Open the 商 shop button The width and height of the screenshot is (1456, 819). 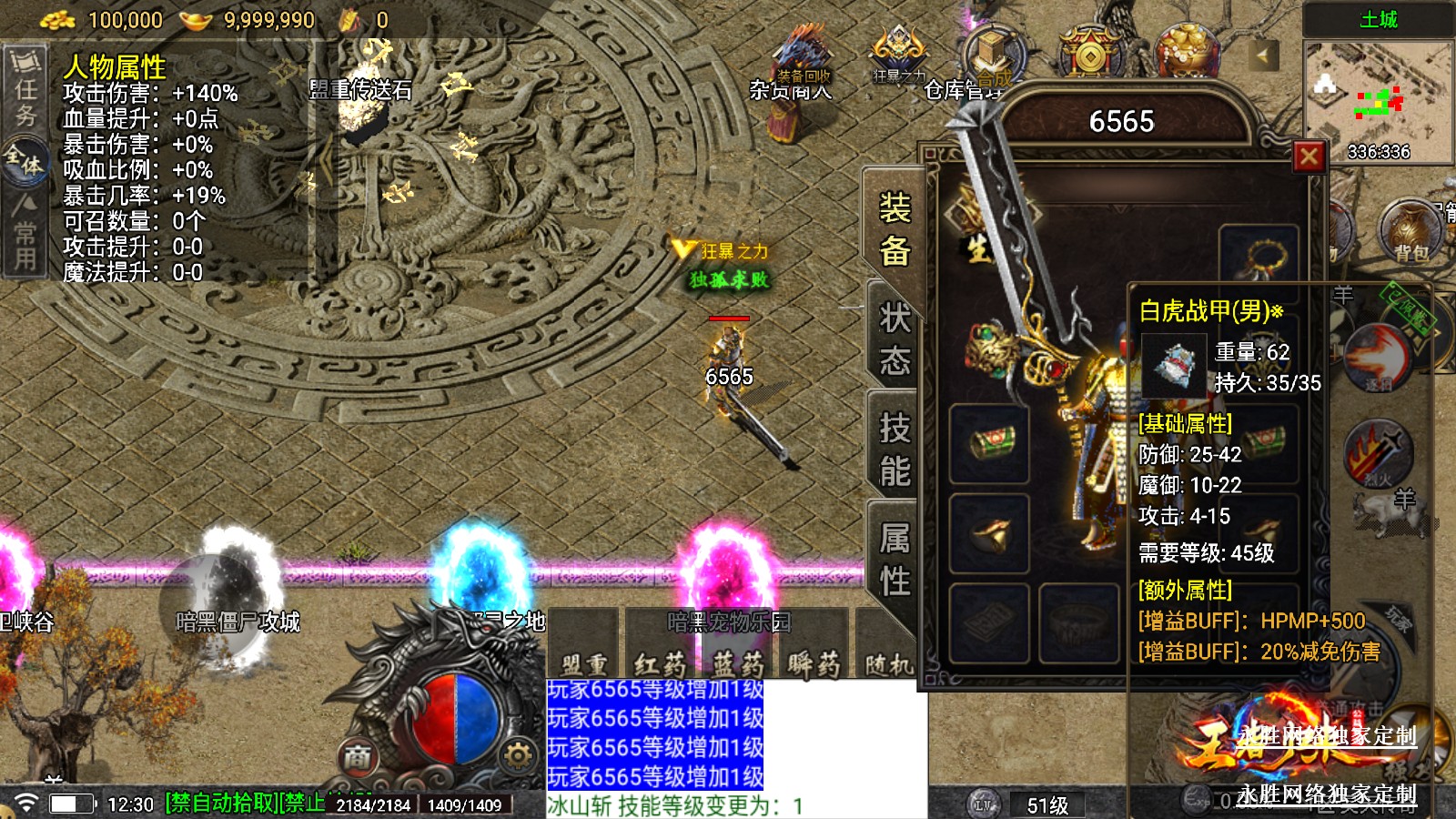click(x=358, y=756)
